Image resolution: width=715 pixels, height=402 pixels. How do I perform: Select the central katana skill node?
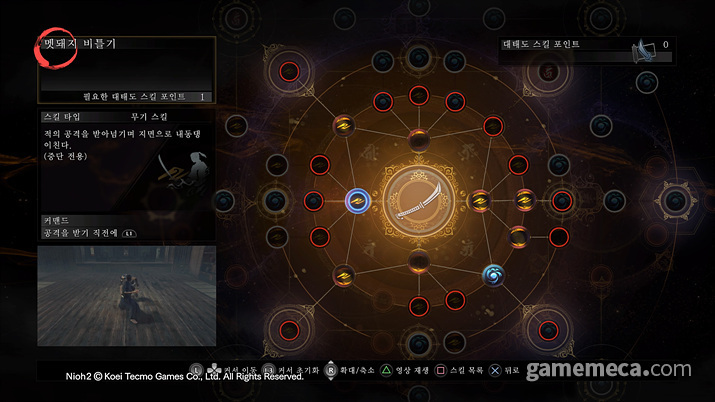click(419, 200)
